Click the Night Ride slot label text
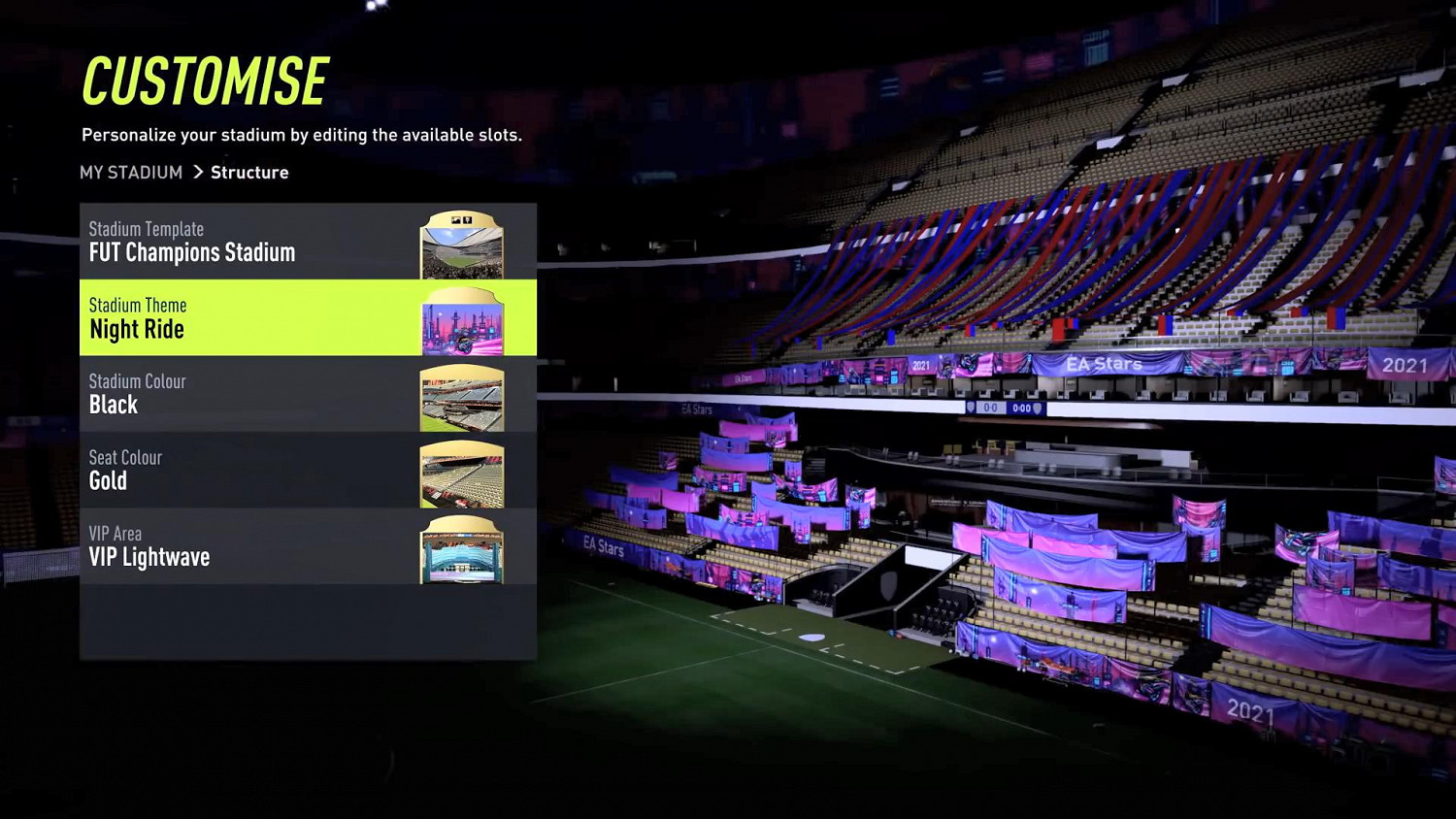 (137, 329)
